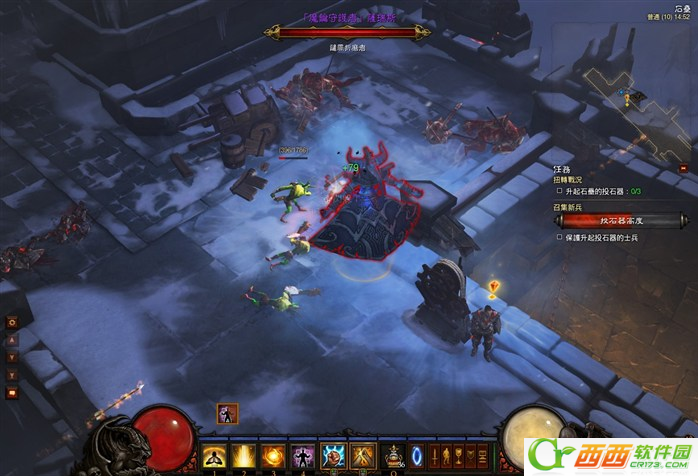Use the golden light pillar skill

coord(243,457)
